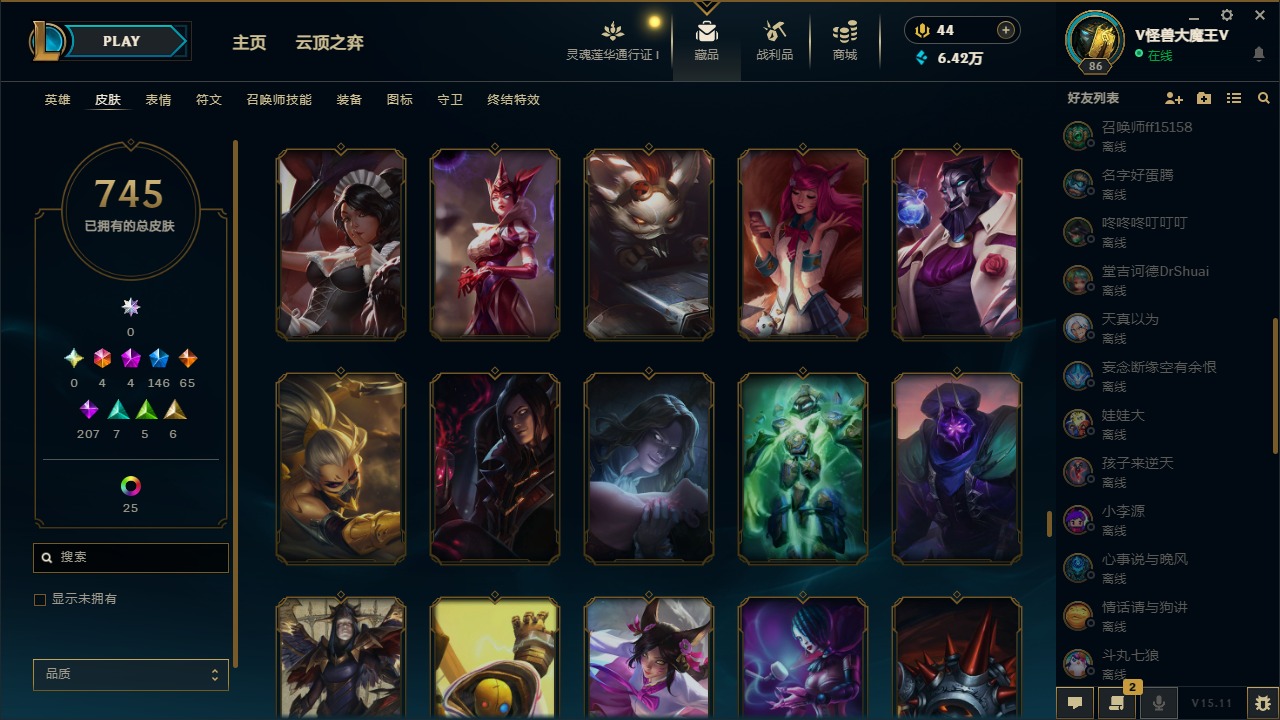Open the friends search magnifier icon
This screenshot has height=720, width=1280.
click(1263, 98)
